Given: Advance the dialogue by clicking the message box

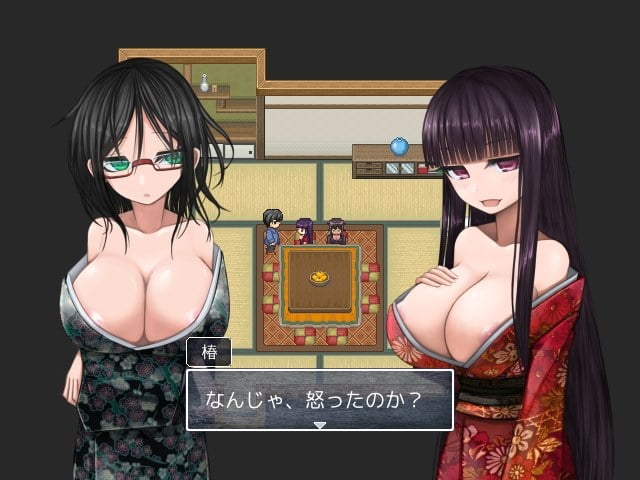Looking at the screenshot, I should pos(319,397).
